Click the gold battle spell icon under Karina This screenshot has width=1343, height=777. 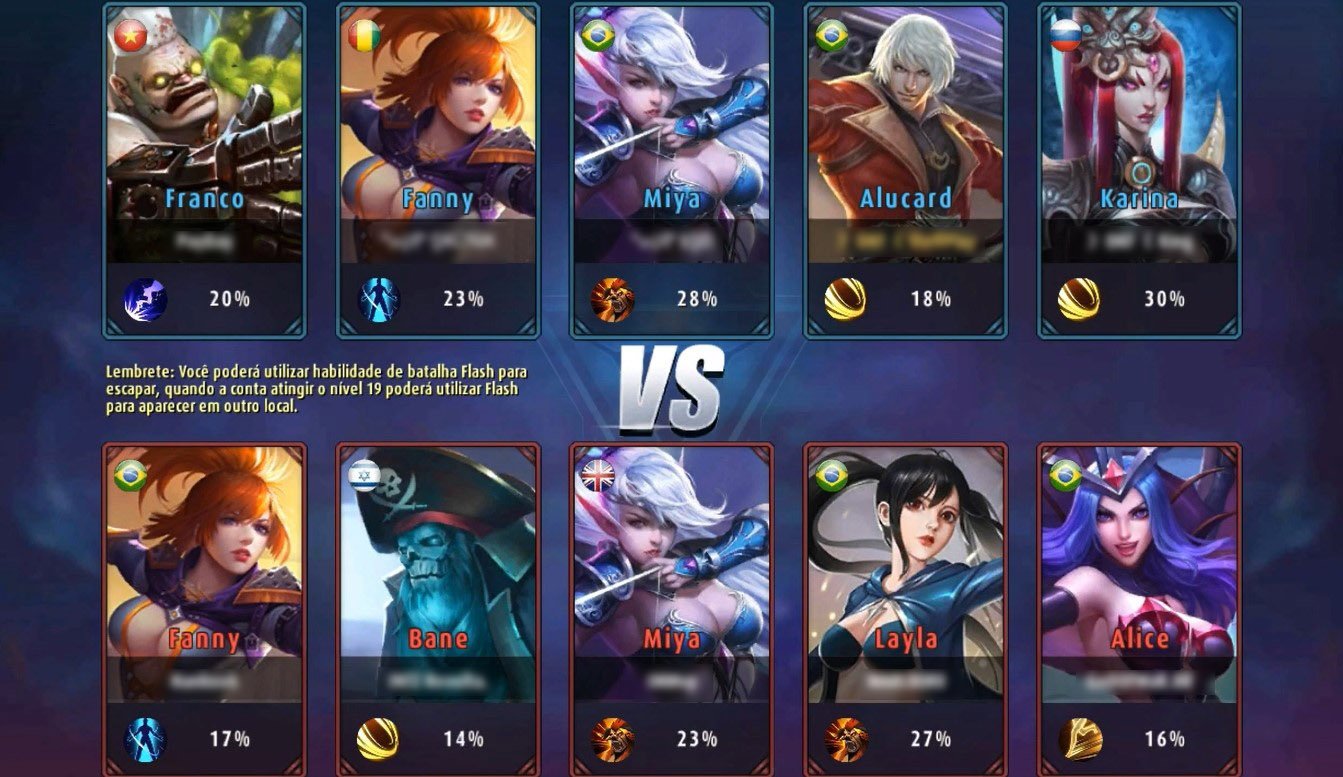pyautogui.click(x=1079, y=299)
